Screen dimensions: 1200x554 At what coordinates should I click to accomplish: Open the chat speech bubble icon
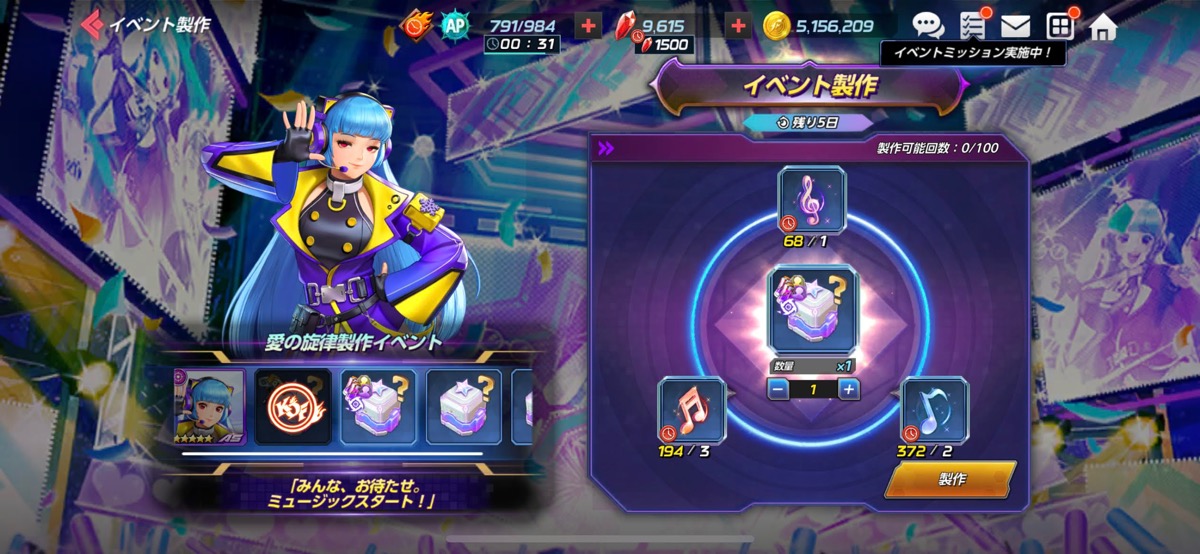coord(928,26)
